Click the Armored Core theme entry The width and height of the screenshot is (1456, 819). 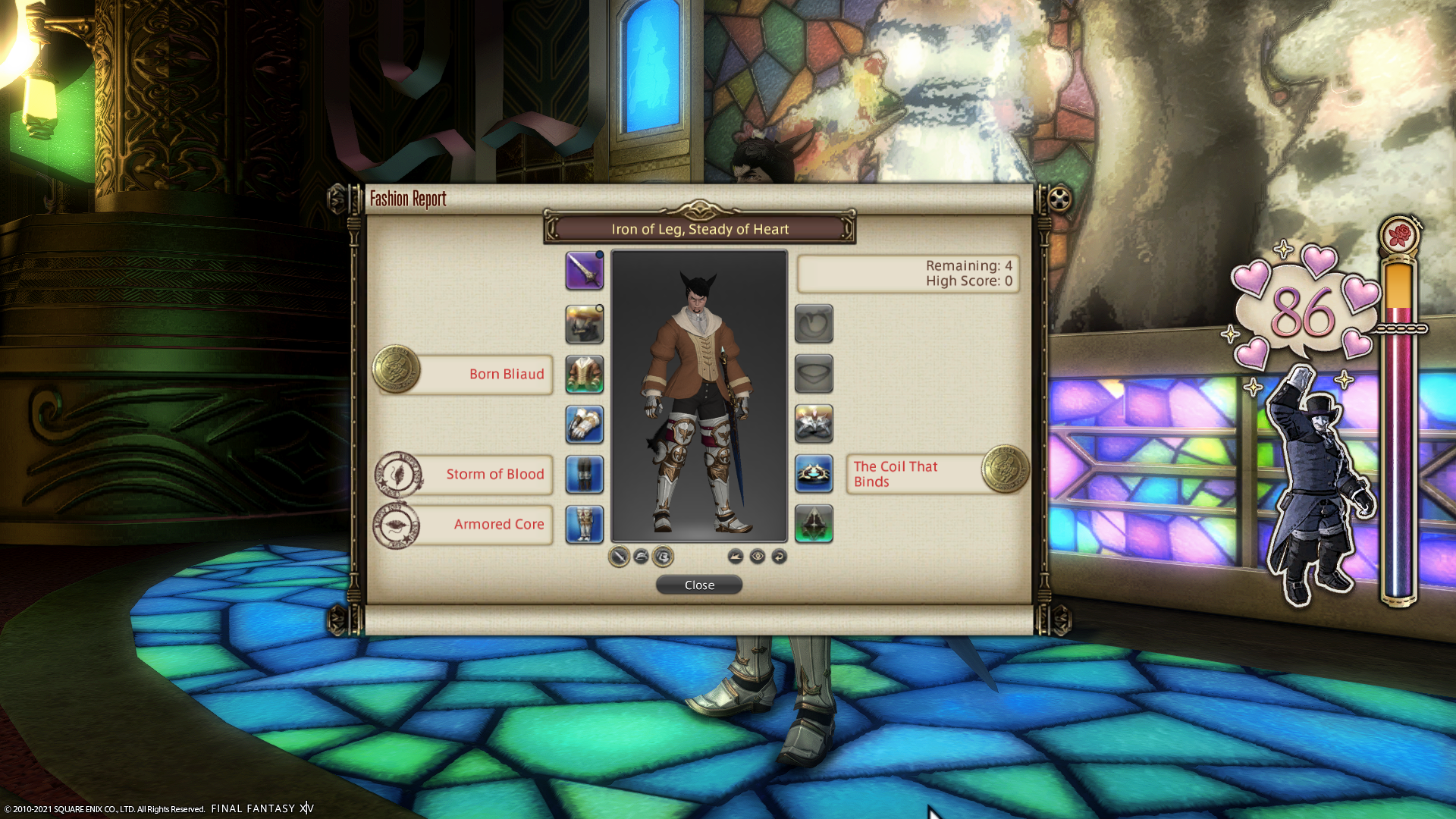tap(485, 524)
